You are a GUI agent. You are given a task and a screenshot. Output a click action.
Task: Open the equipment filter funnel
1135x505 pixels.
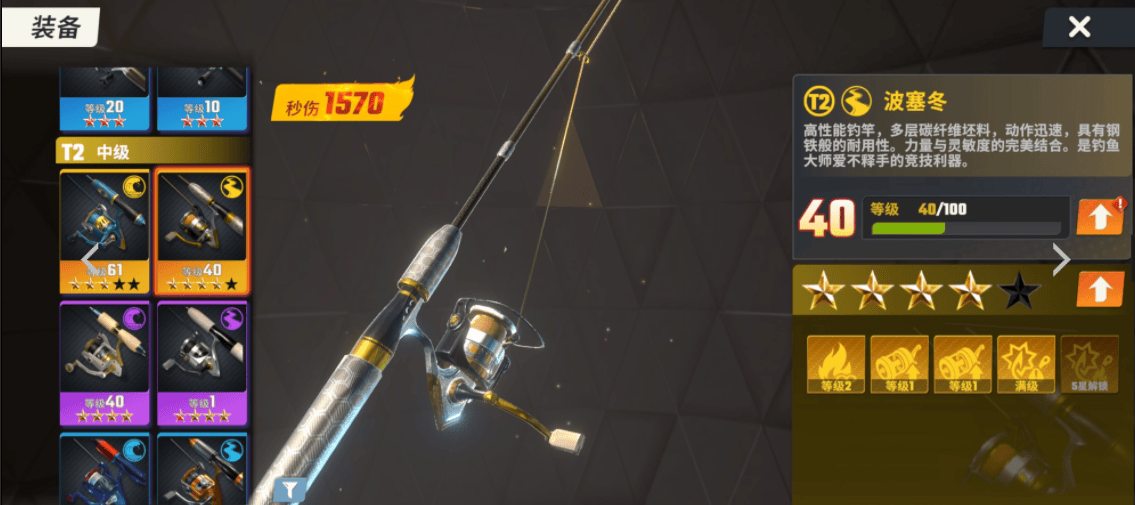click(290, 489)
